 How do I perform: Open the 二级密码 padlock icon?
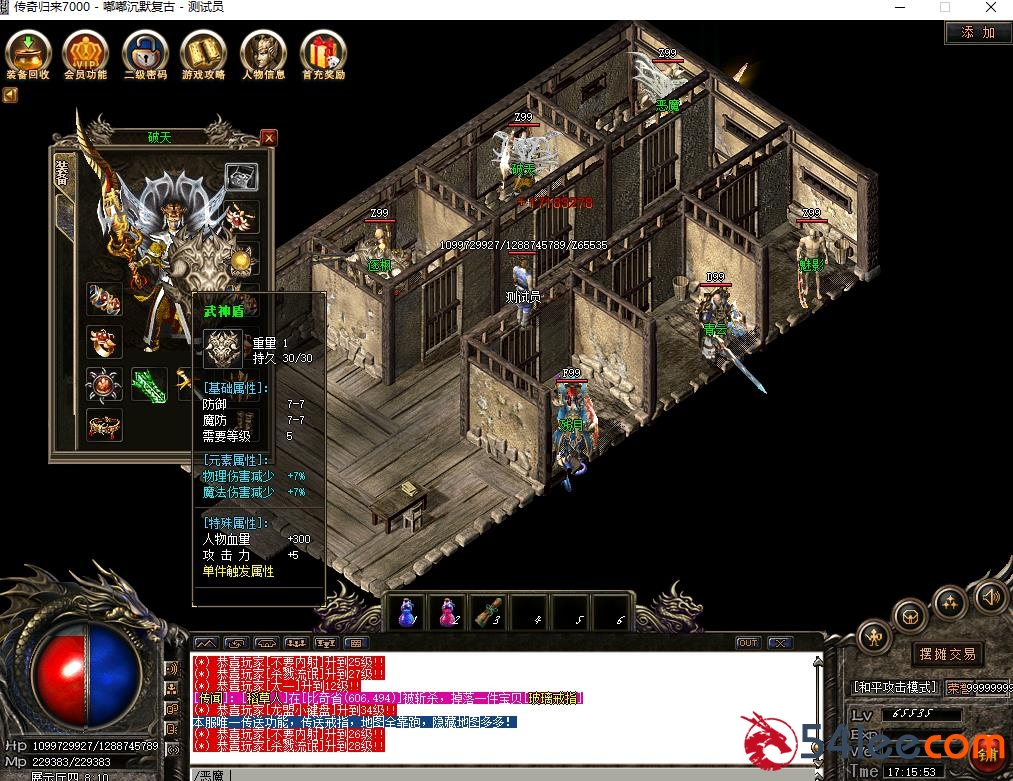[x=145, y=52]
